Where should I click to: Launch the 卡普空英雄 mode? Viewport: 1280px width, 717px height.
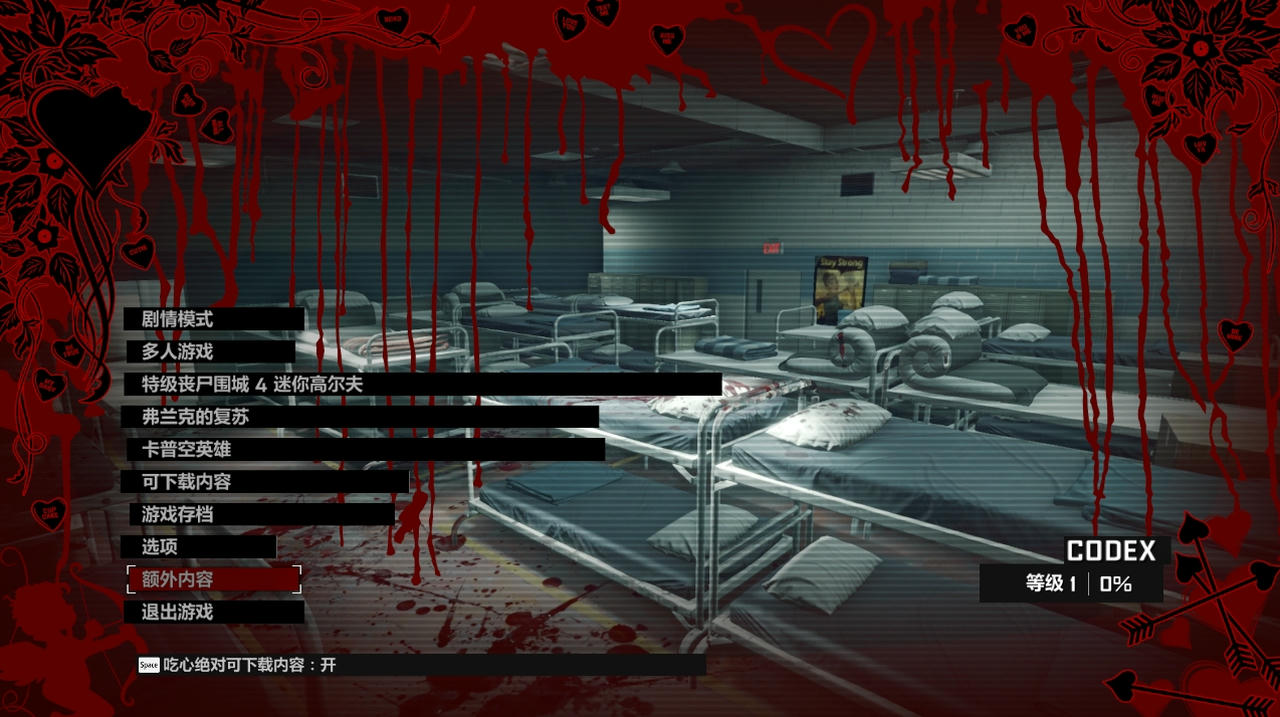coord(187,450)
